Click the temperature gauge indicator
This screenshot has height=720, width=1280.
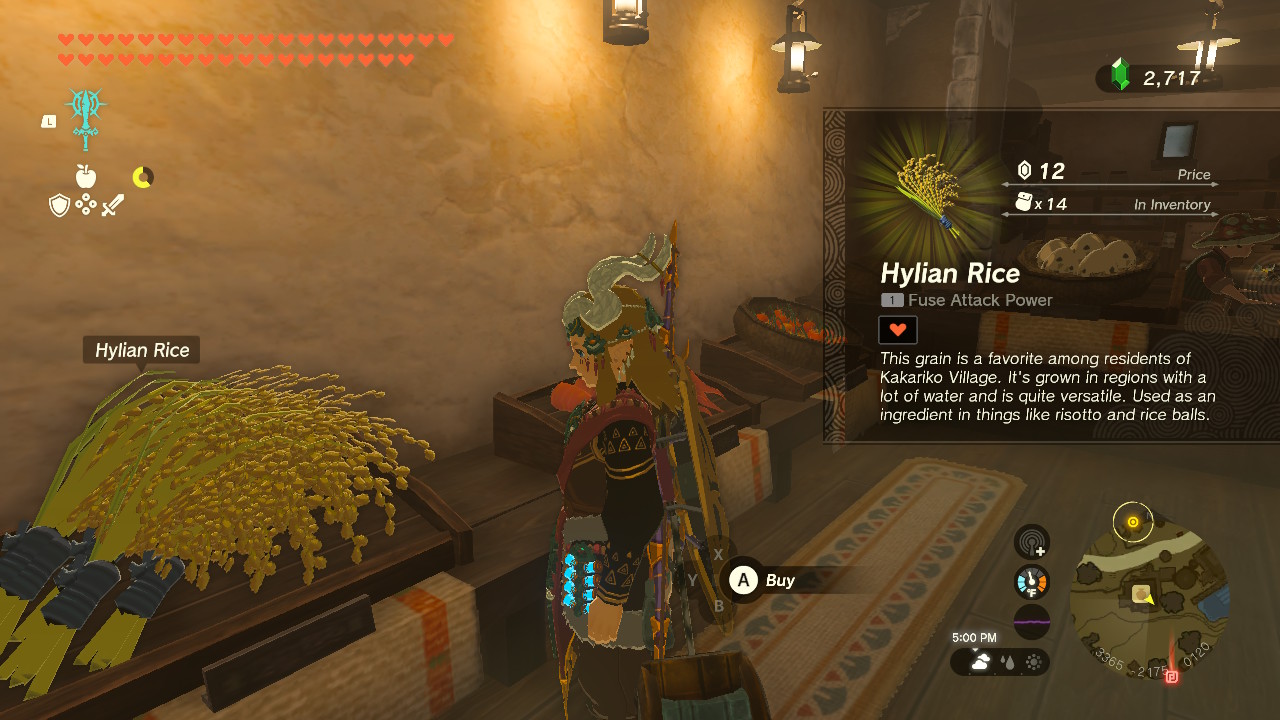pyautogui.click(x=1031, y=580)
